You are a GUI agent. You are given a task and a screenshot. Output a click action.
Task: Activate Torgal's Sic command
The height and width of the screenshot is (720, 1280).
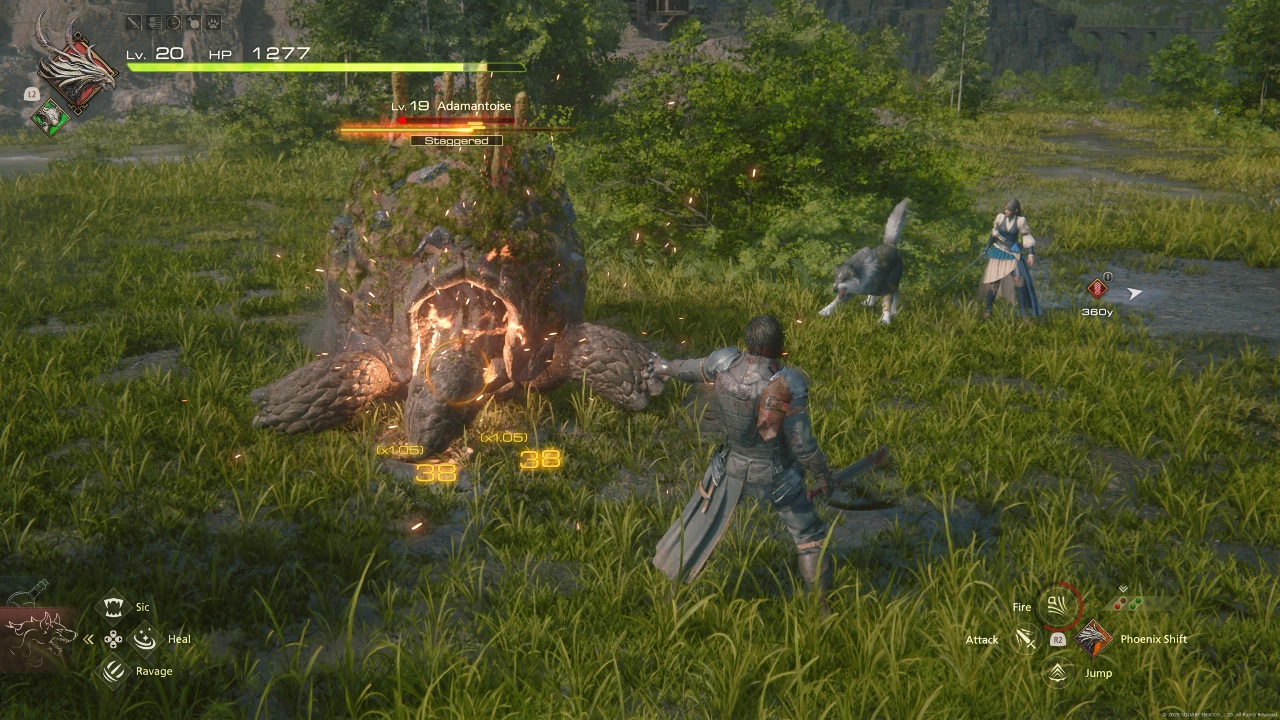point(115,606)
